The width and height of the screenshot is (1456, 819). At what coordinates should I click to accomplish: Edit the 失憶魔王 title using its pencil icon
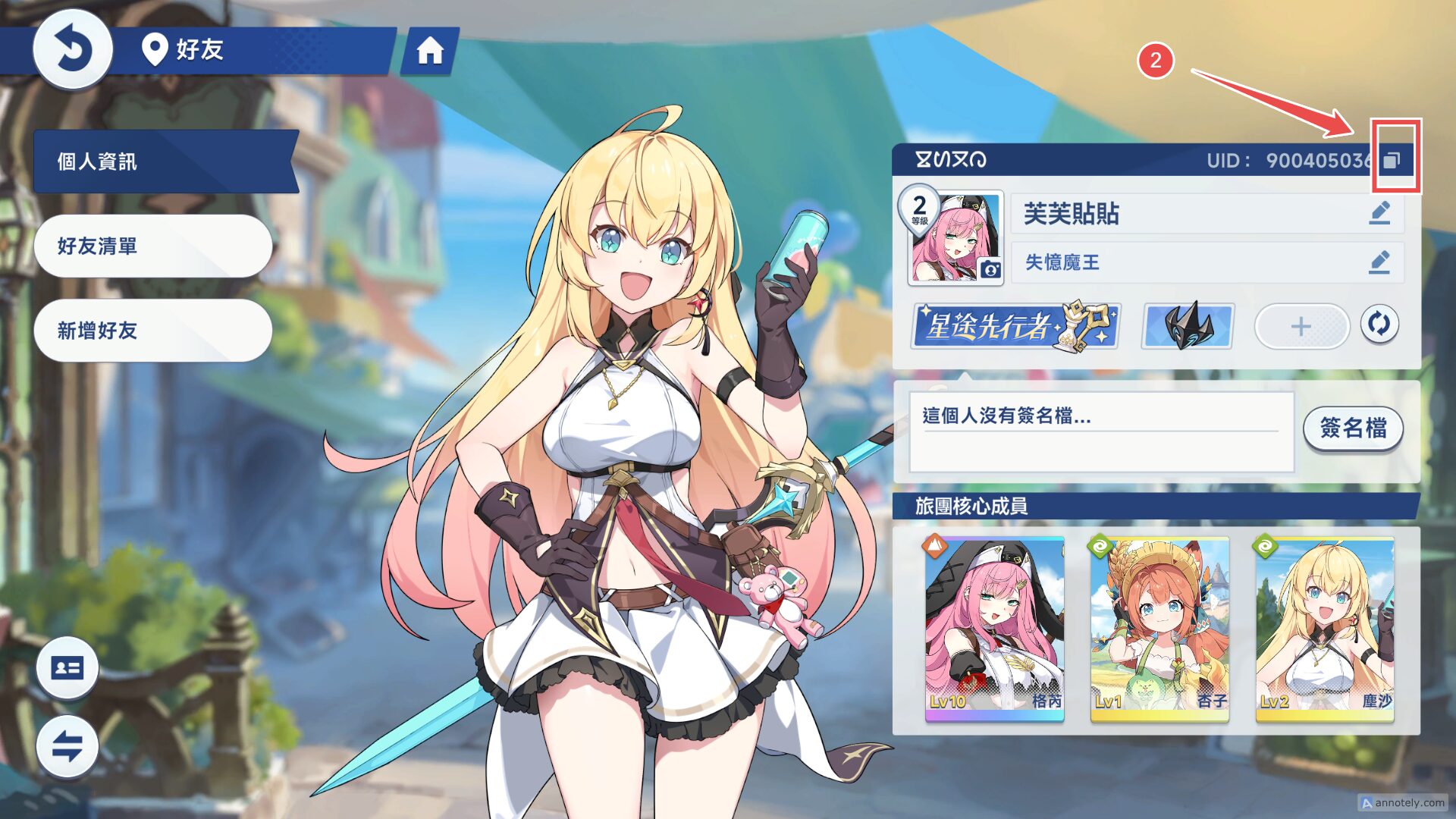point(1380,263)
